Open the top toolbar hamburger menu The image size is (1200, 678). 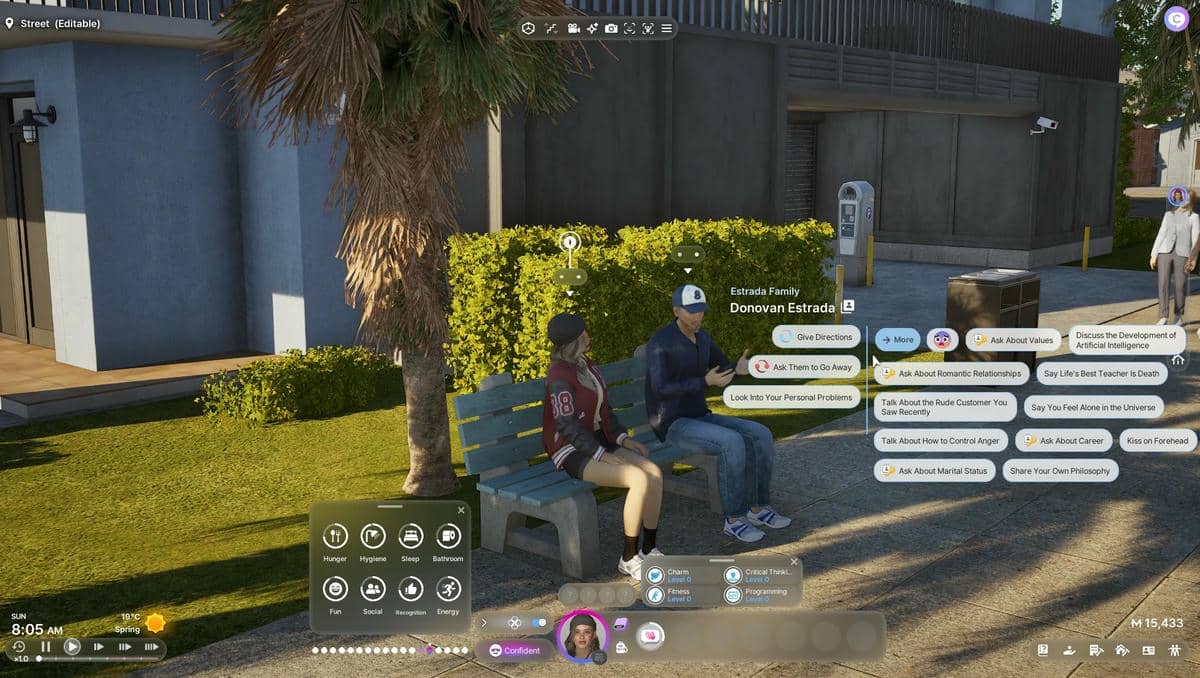667,29
